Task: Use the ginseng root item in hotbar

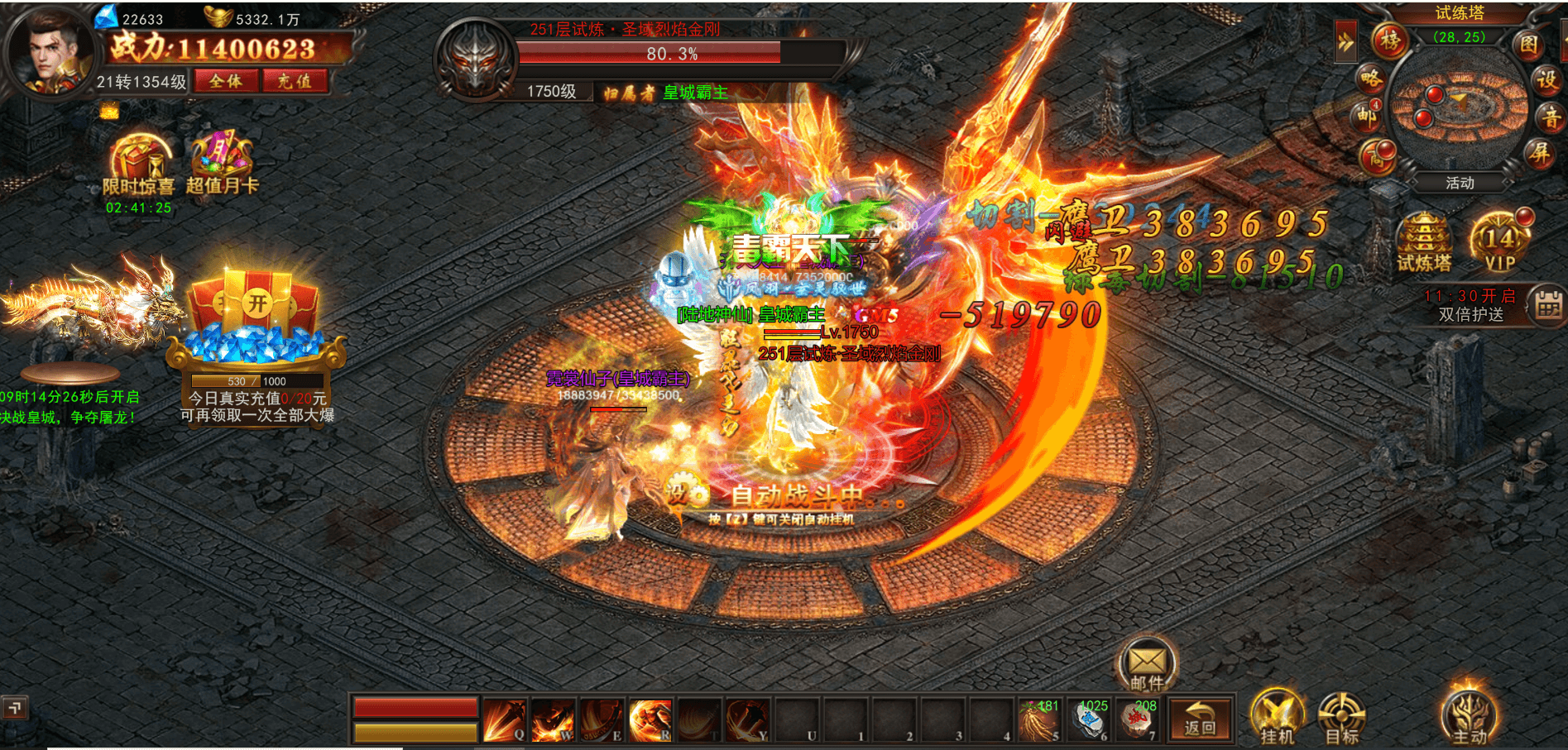Action: point(1038,720)
